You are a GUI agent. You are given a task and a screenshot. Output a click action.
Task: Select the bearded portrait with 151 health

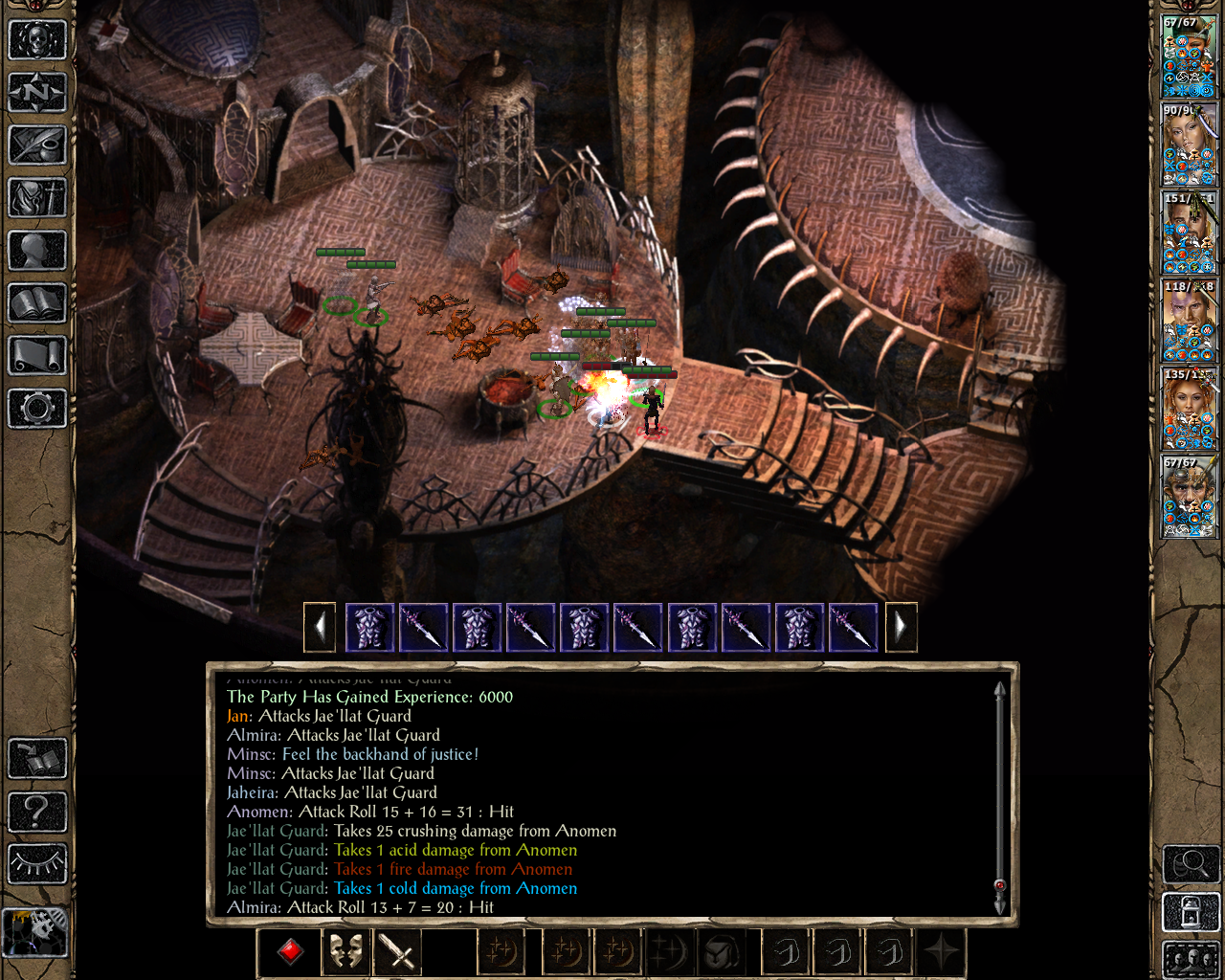click(x=1188, y=233)
